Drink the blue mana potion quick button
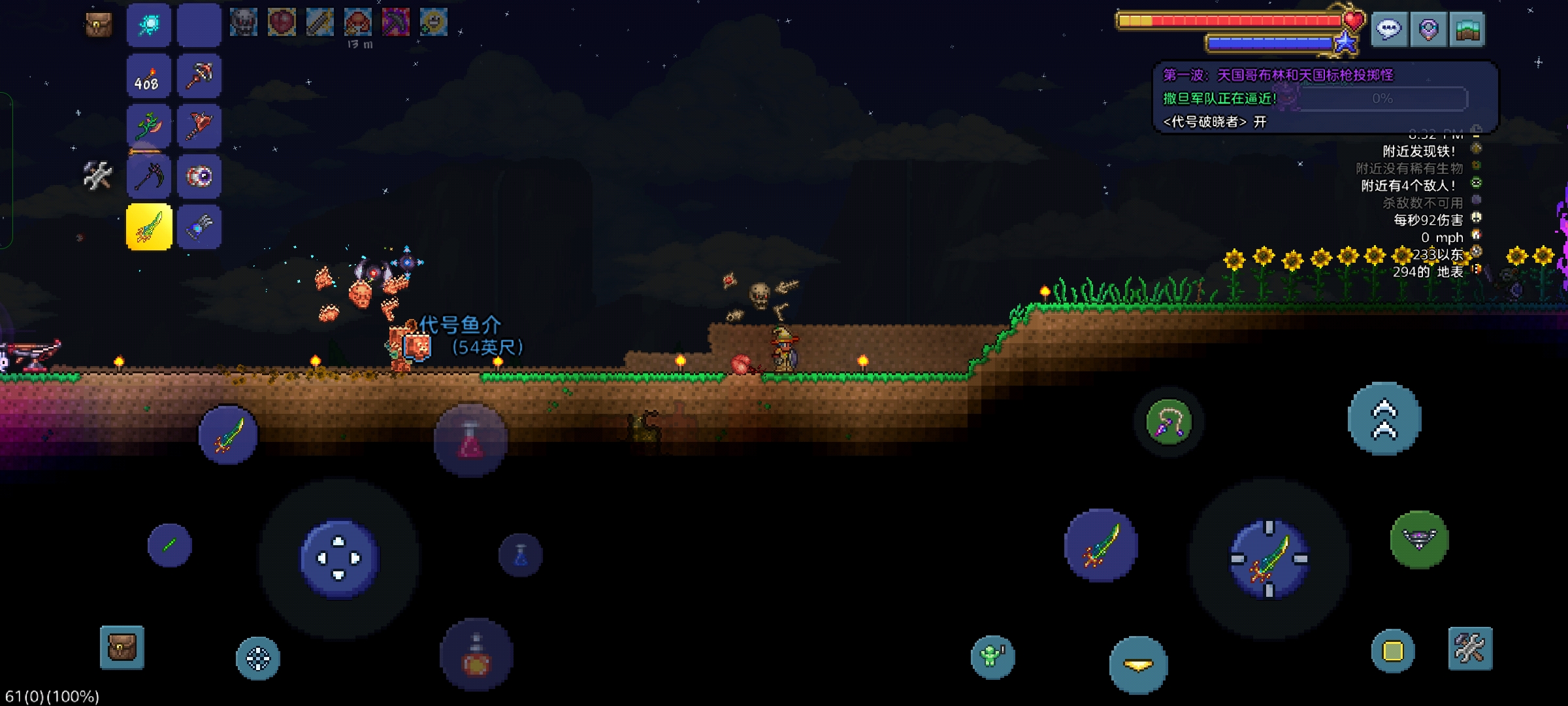The image size is (1568, 706). click(x=521, y=555)
